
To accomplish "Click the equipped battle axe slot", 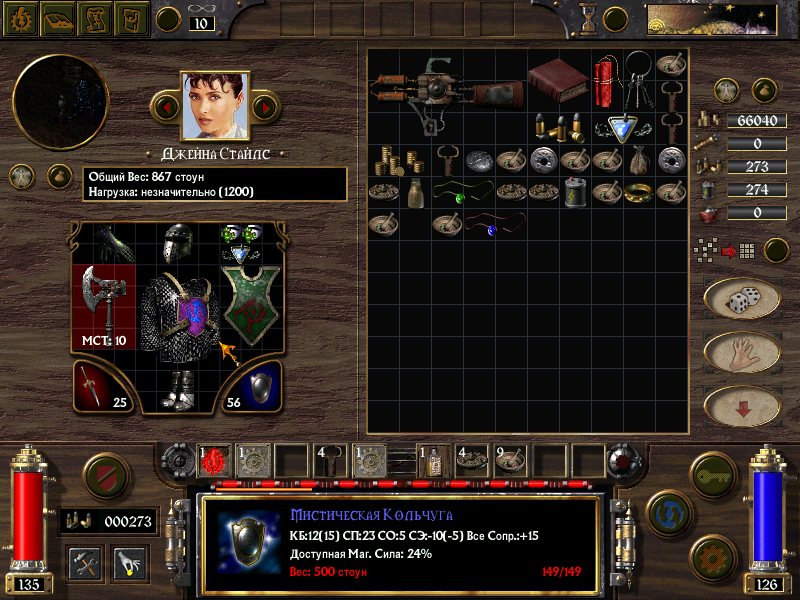I will click(102, 300).
